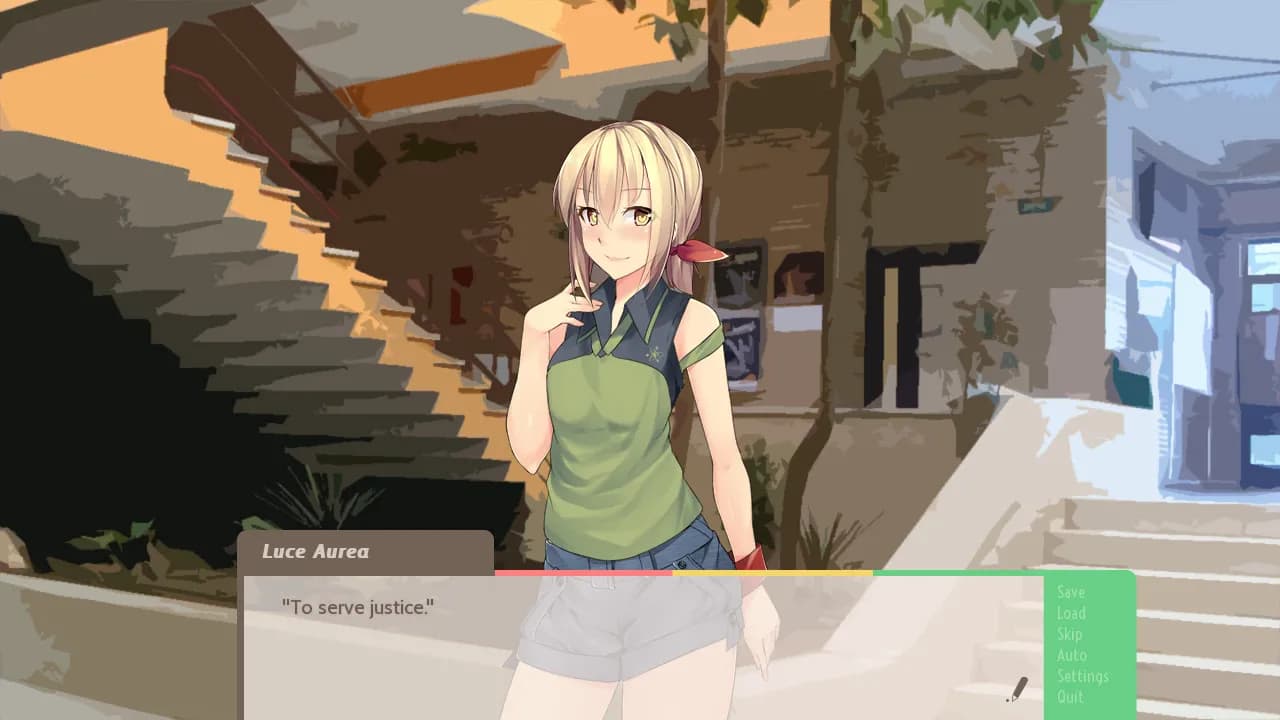The height and width of the screenshot is (720, 1280).
Task: Click the pencil icon beside the quick menu
Action: tap(1017, 689)
